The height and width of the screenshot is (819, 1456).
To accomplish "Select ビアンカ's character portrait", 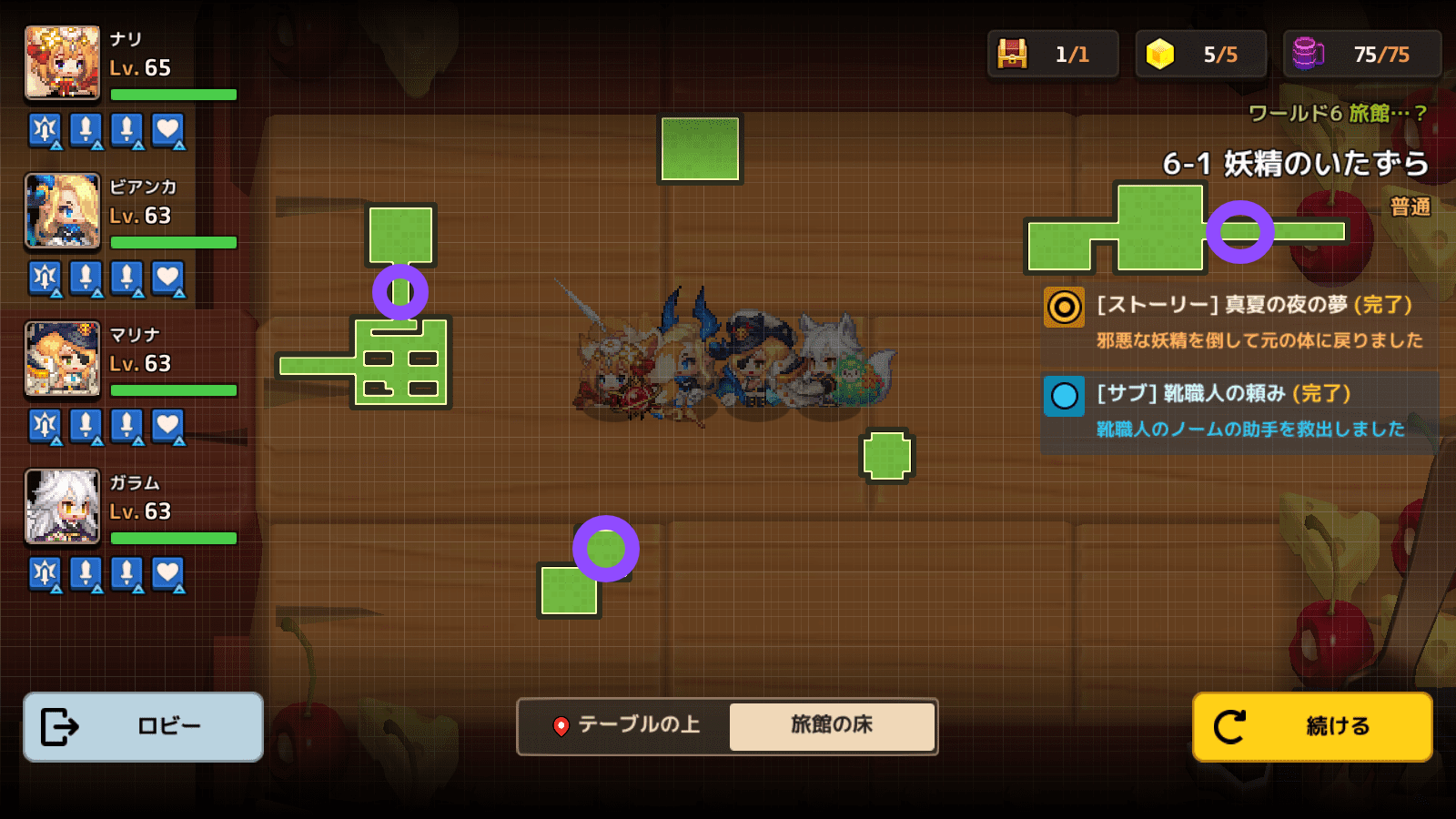I will (62, 211).
